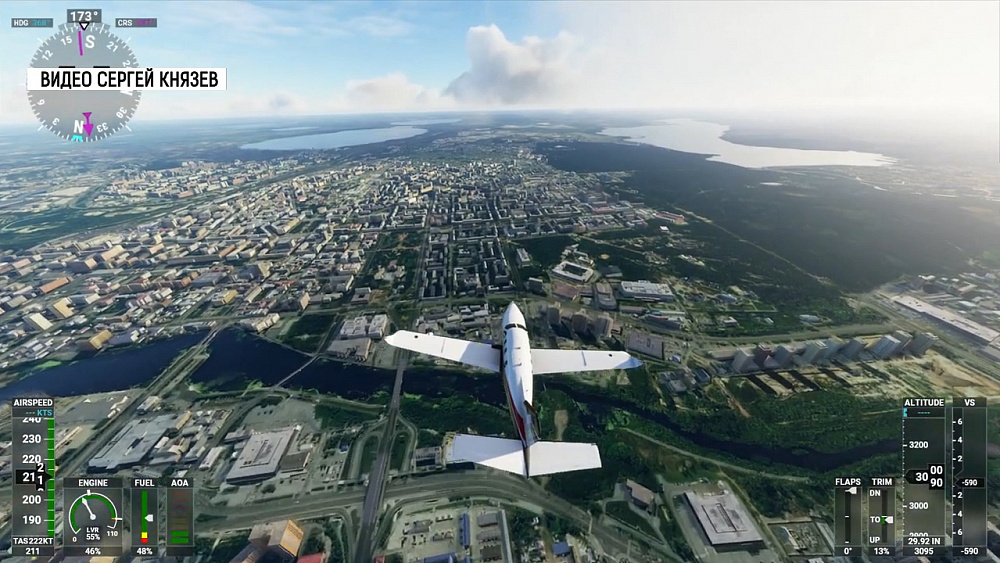
Task: Select the CRS course box
Action: coord(136,22)
